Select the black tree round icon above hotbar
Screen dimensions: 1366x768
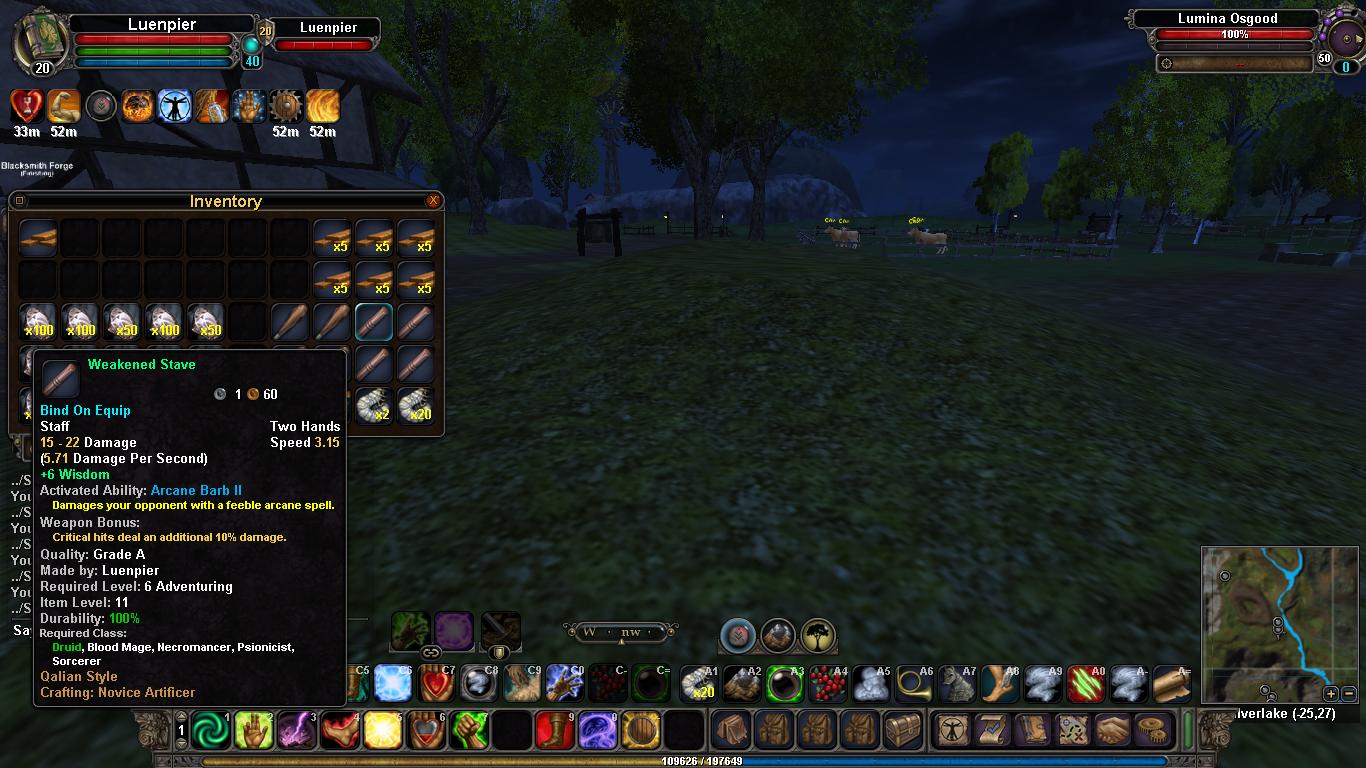(x=818, y=634)
